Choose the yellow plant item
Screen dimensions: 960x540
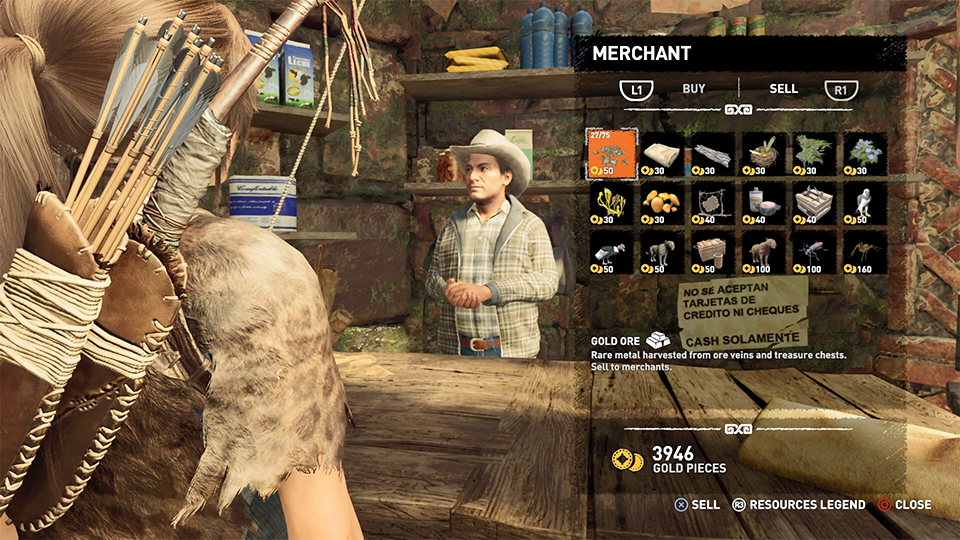click(611, 204)
